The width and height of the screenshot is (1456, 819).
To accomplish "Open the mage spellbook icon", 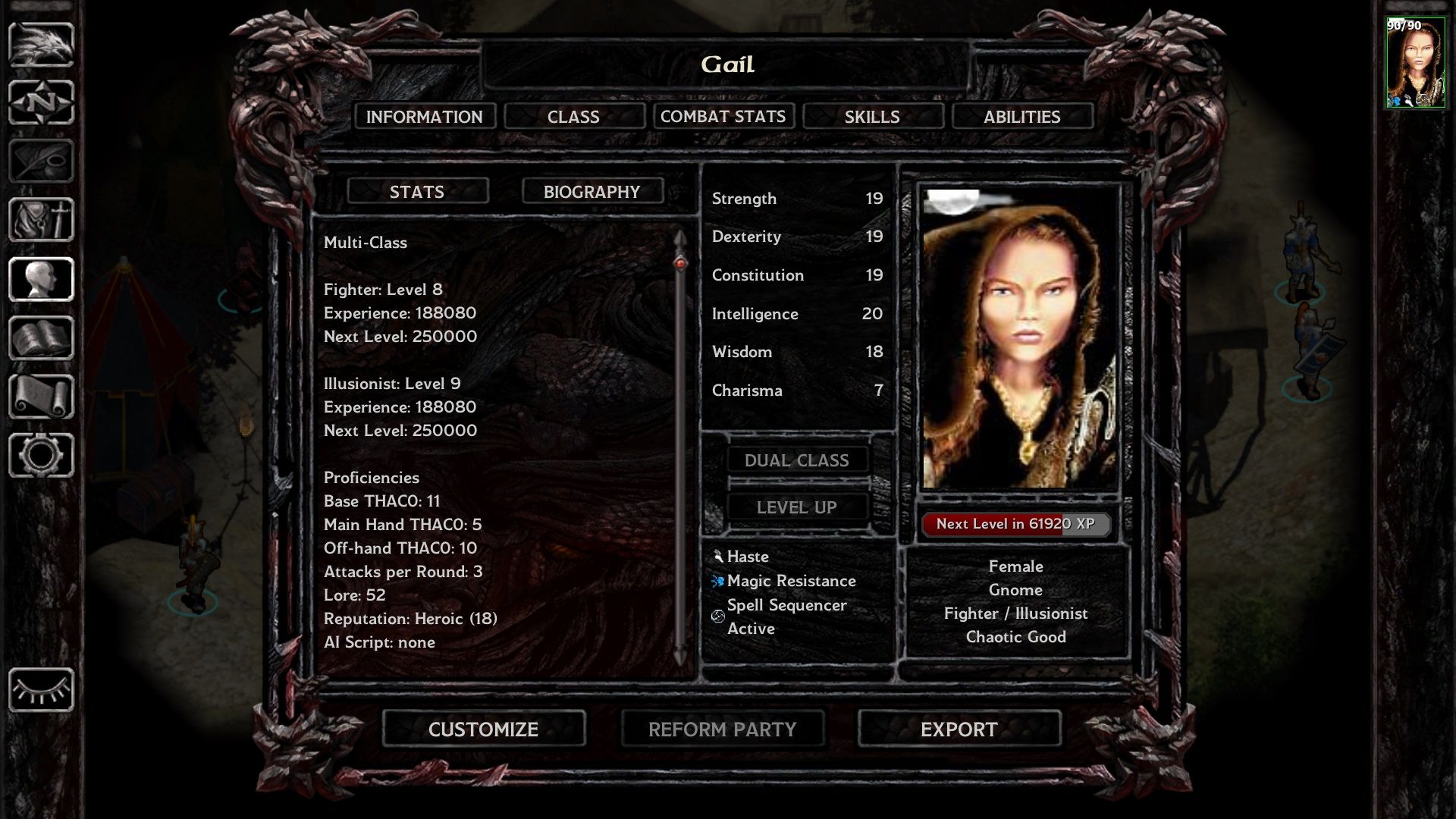I will tap(42, 338).
